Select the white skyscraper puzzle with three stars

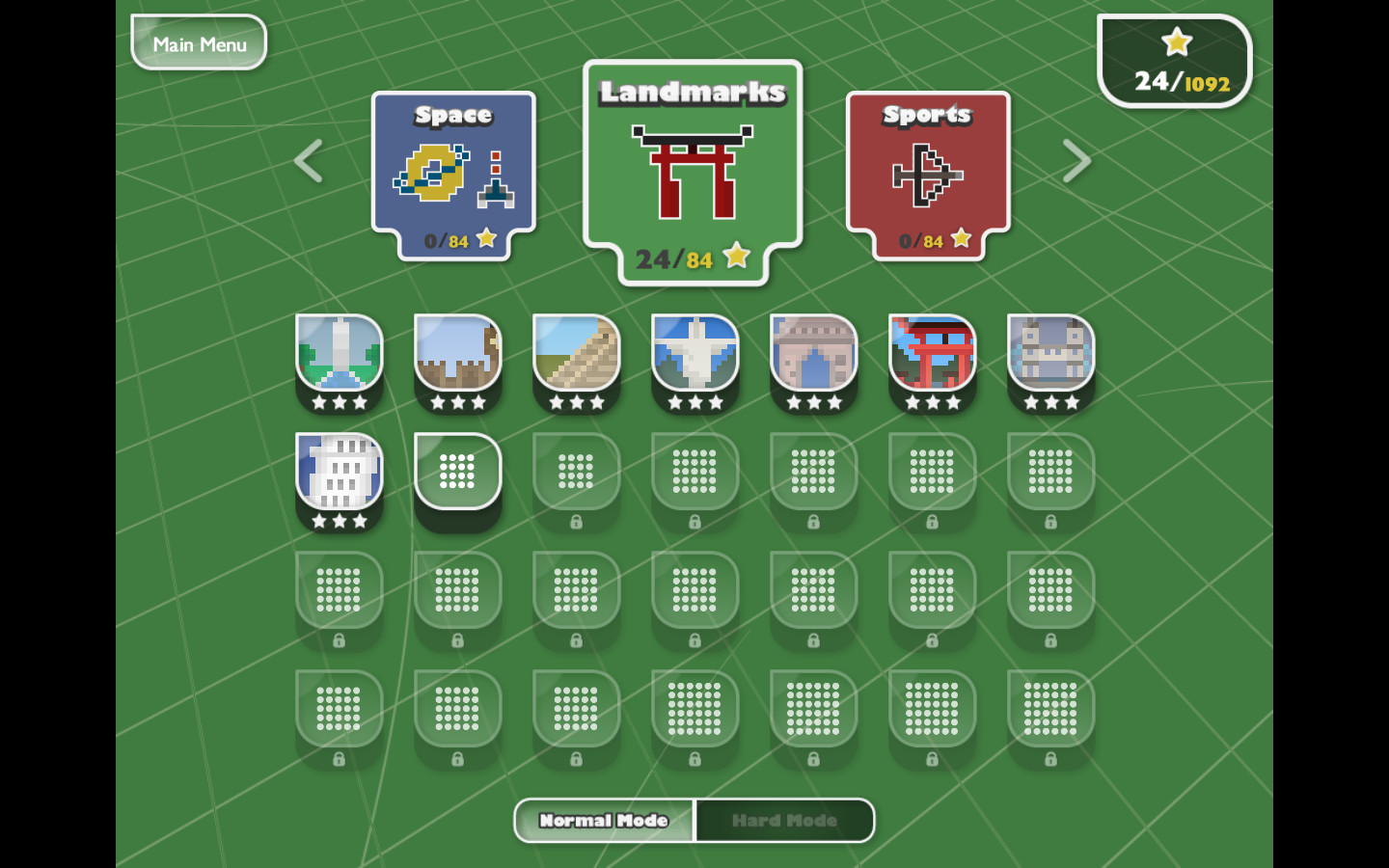pyautogui.click(x=339, y=479)
